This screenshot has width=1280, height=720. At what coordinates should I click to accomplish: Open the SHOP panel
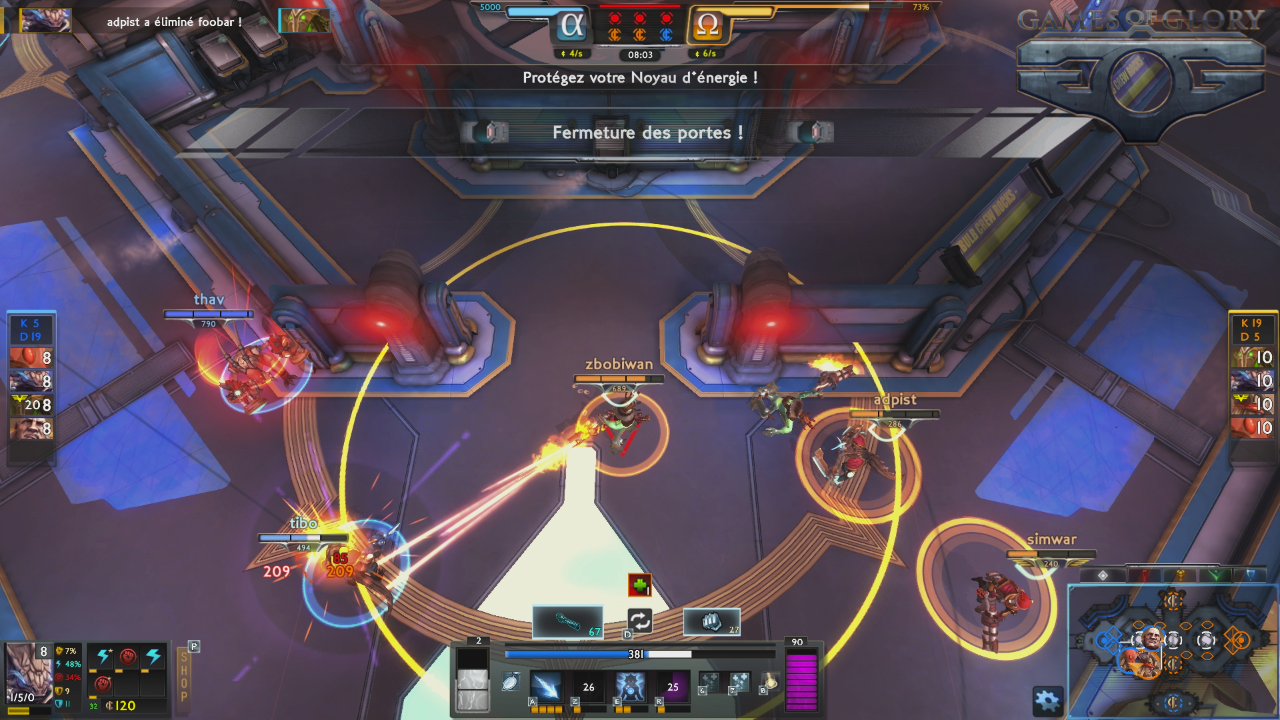point(183,675)
